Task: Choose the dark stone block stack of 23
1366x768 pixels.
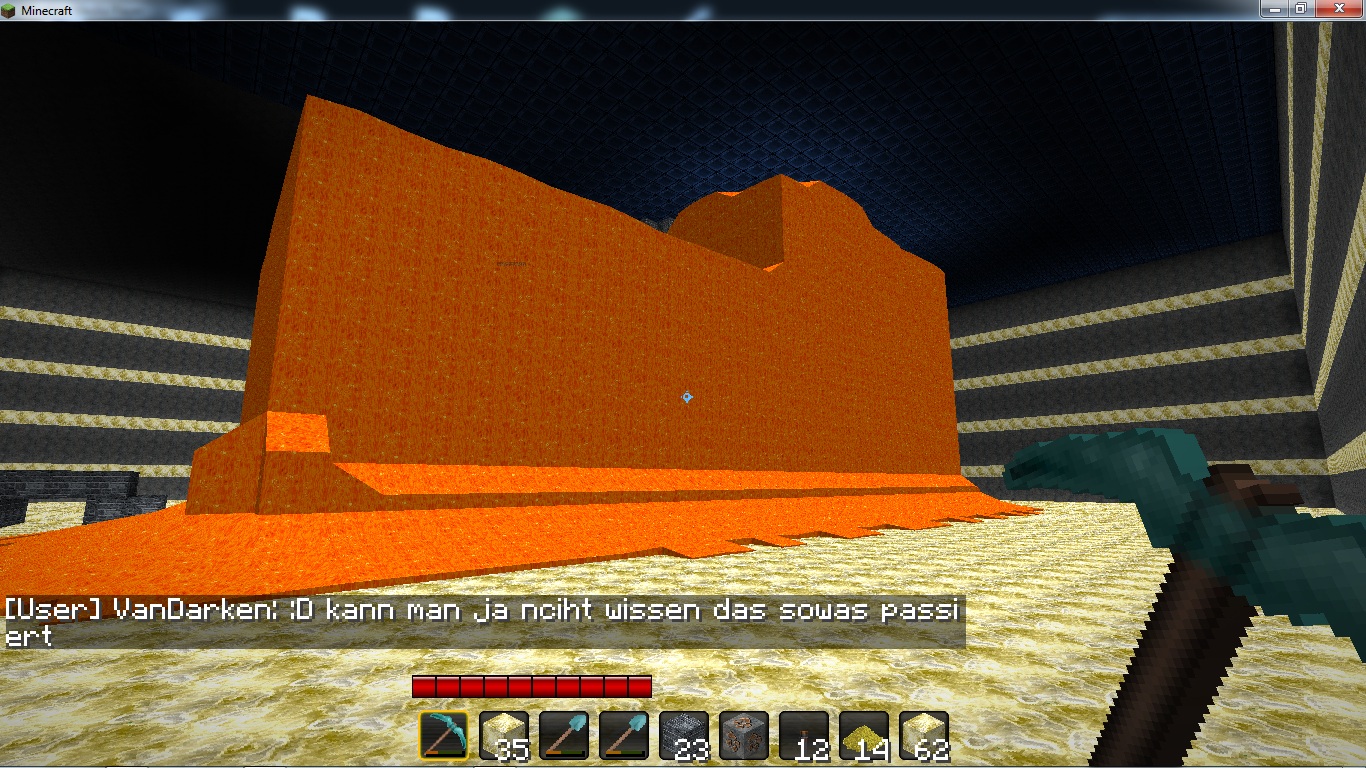Action: pos(684,736)
